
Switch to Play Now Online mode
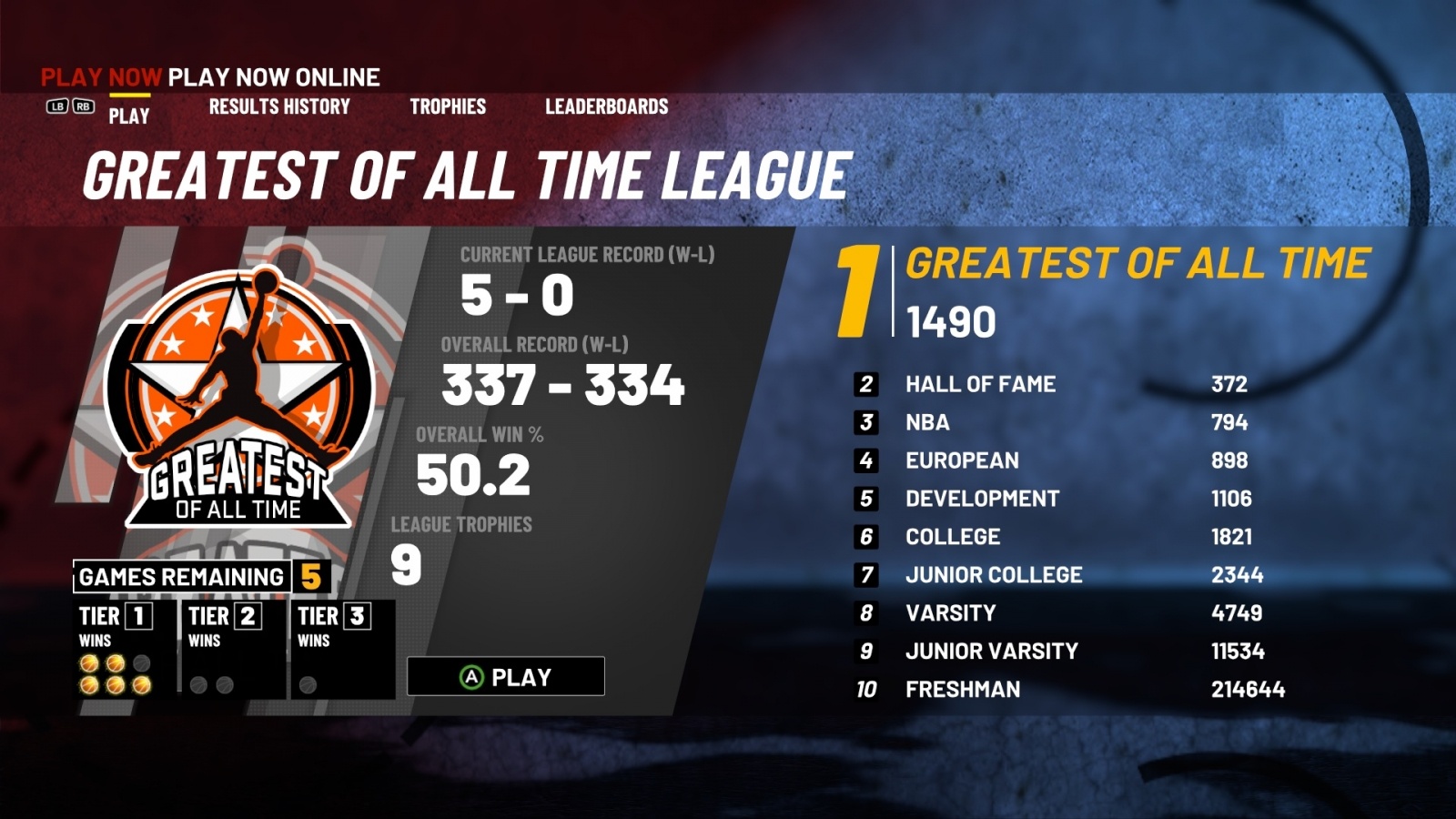(274, 77)
